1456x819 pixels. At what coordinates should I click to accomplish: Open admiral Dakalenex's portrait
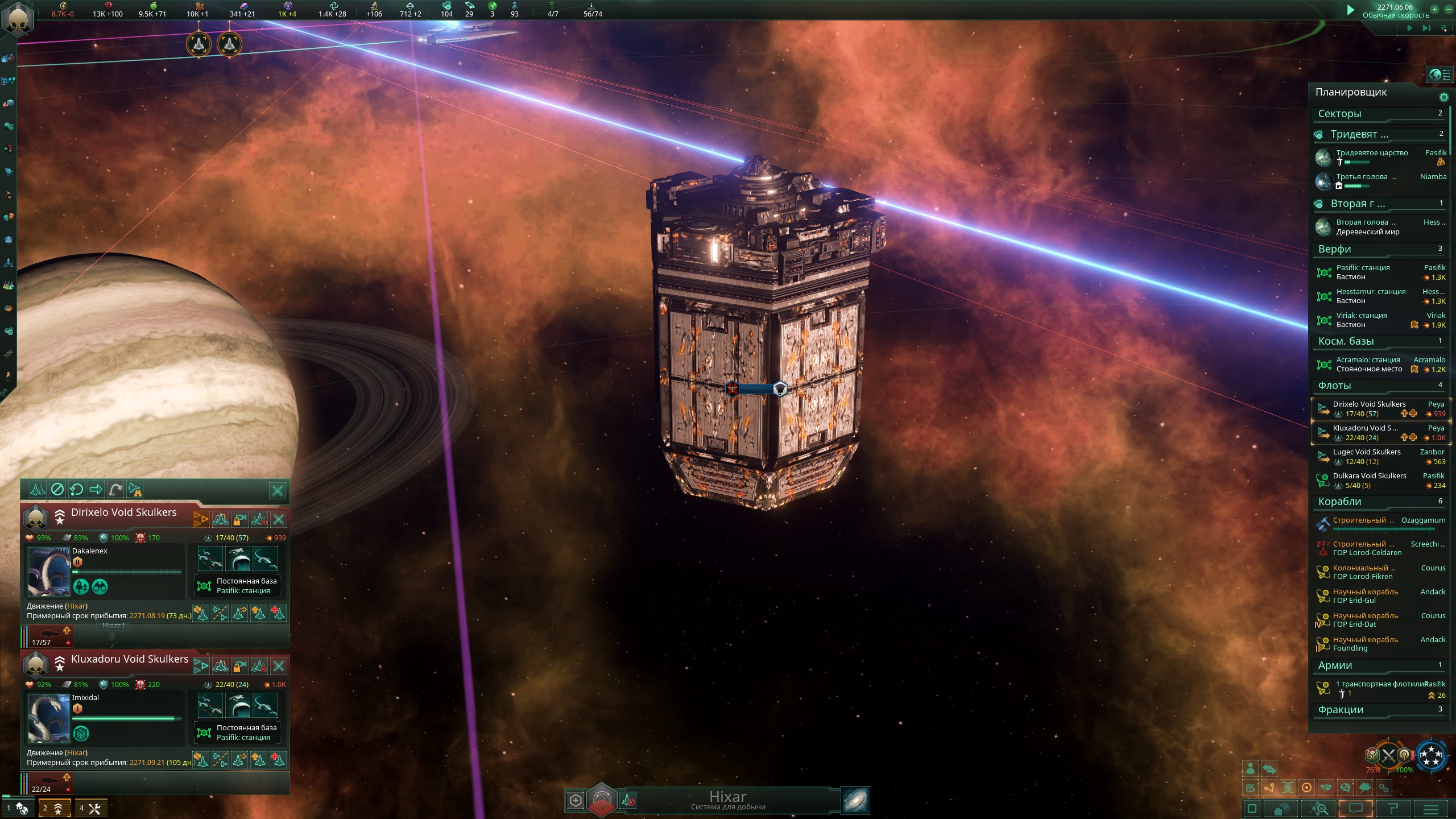49,572
